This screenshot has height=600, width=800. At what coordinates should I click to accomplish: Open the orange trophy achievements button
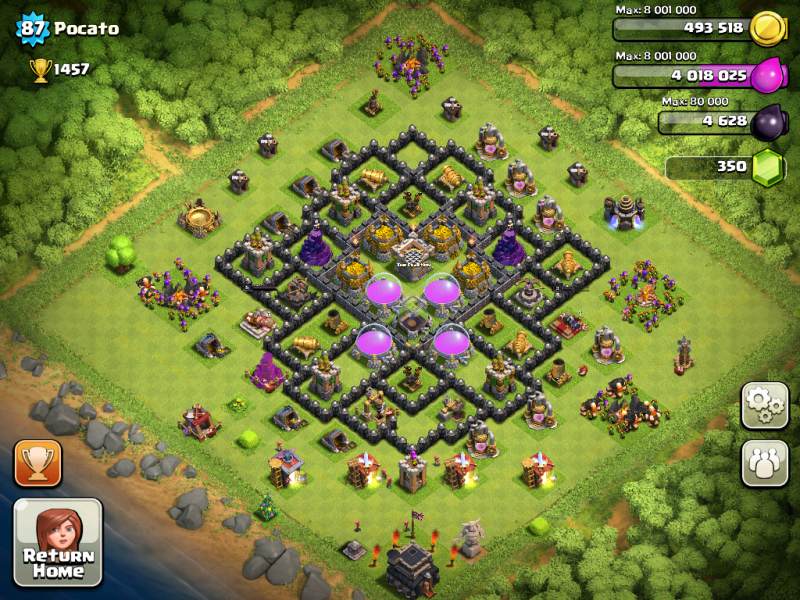(x=38, y=463)
